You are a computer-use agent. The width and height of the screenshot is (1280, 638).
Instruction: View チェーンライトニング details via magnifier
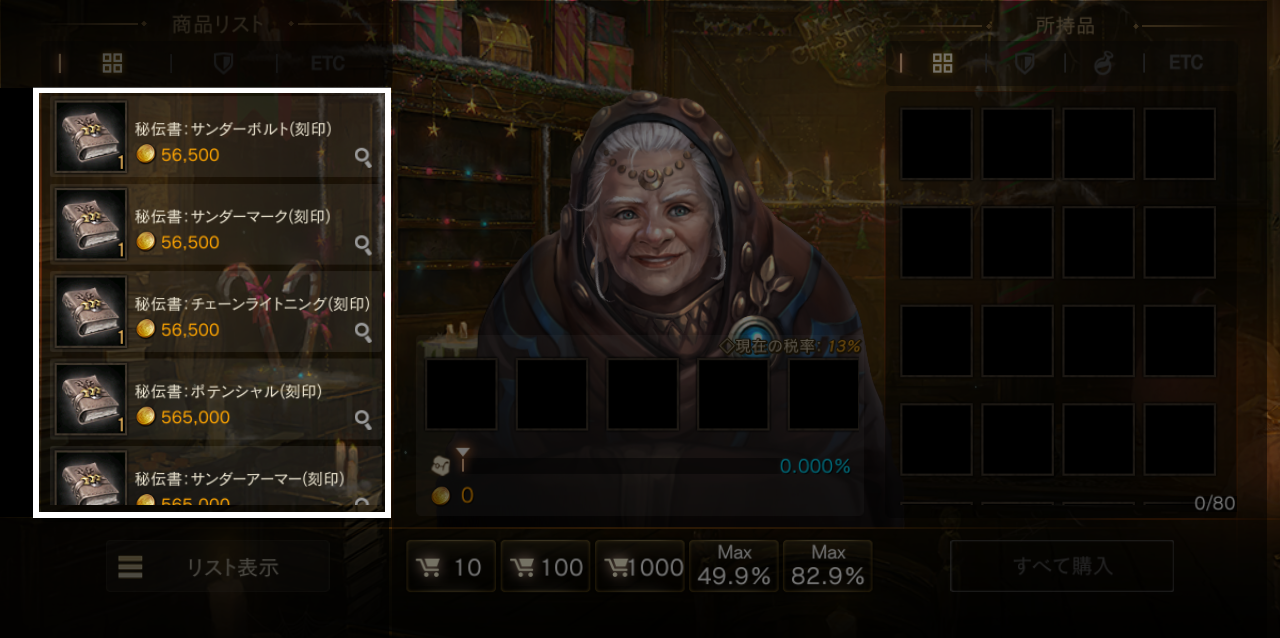[363, 332]
